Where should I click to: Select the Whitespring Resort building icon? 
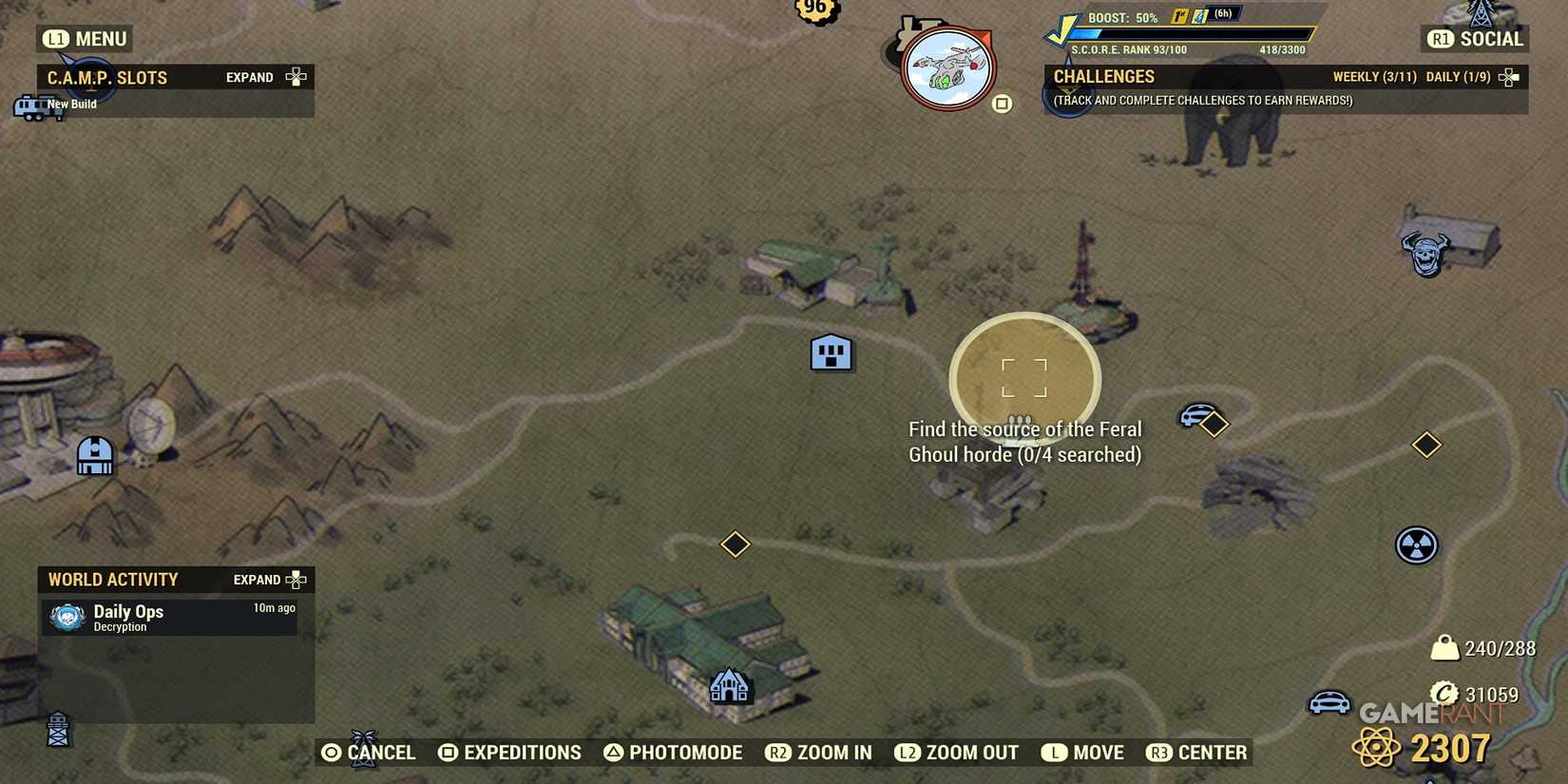click(730, 686)
